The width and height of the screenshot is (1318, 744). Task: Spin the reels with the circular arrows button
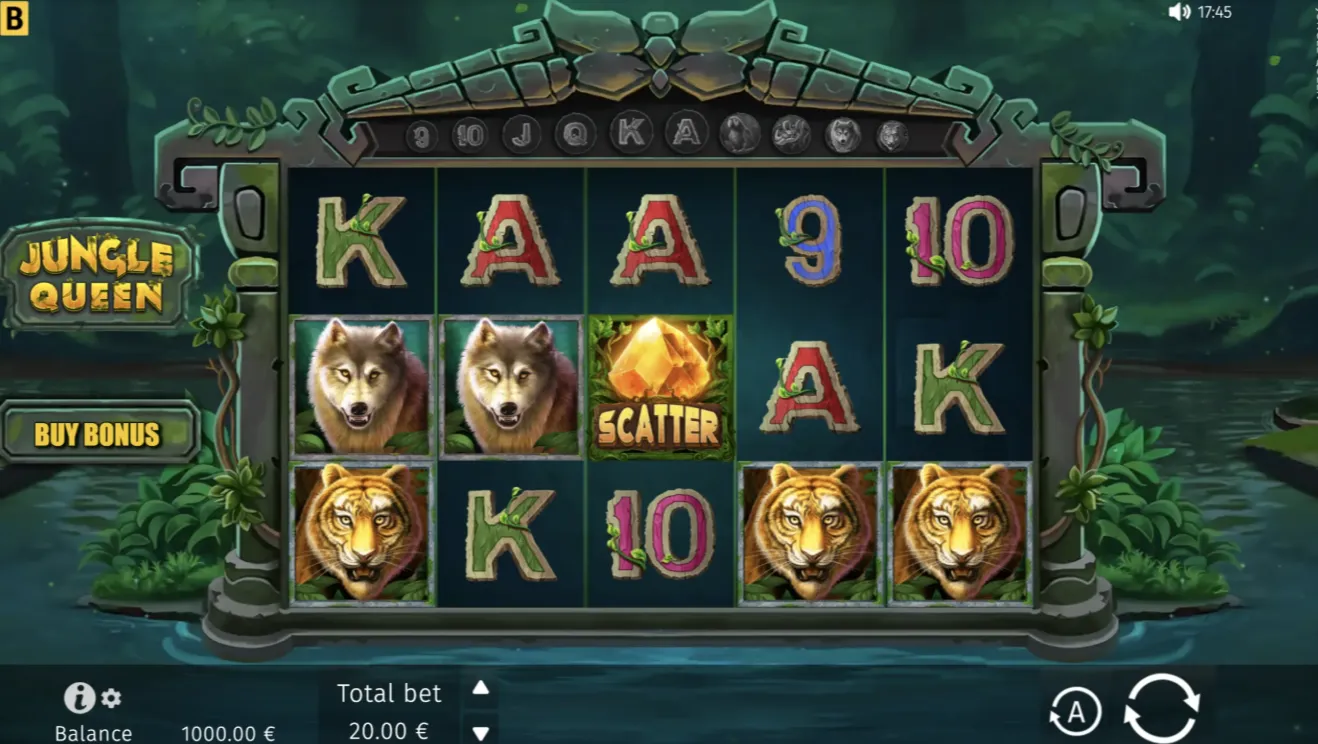point(1161,709)
